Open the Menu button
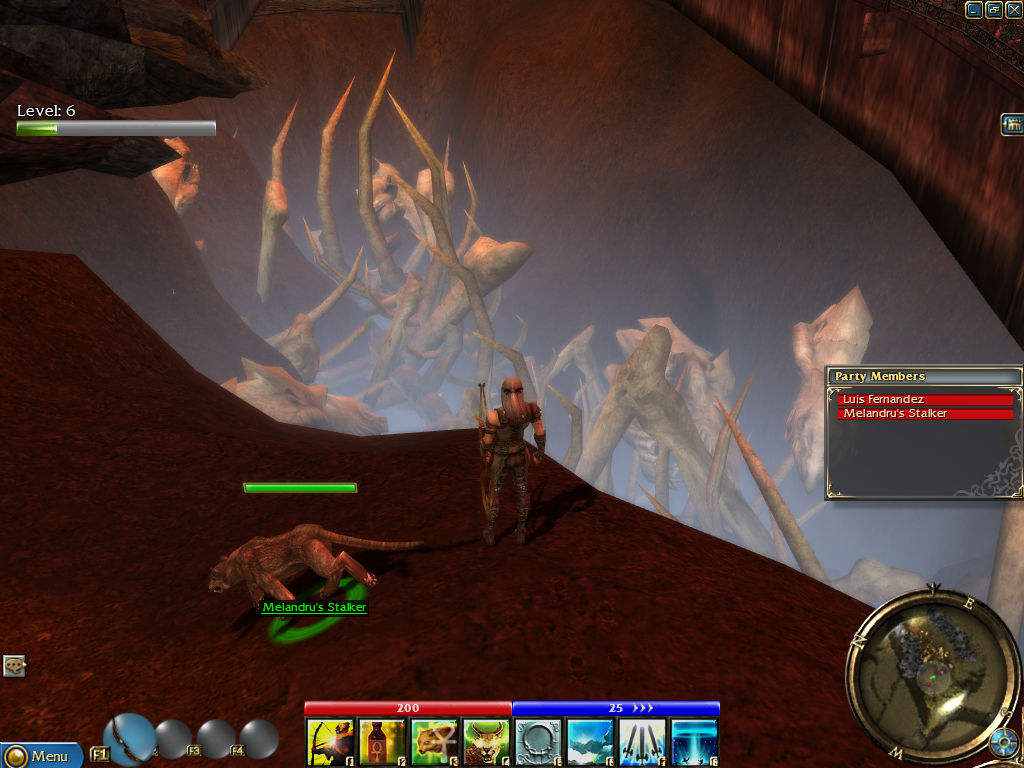 point(40,755)
